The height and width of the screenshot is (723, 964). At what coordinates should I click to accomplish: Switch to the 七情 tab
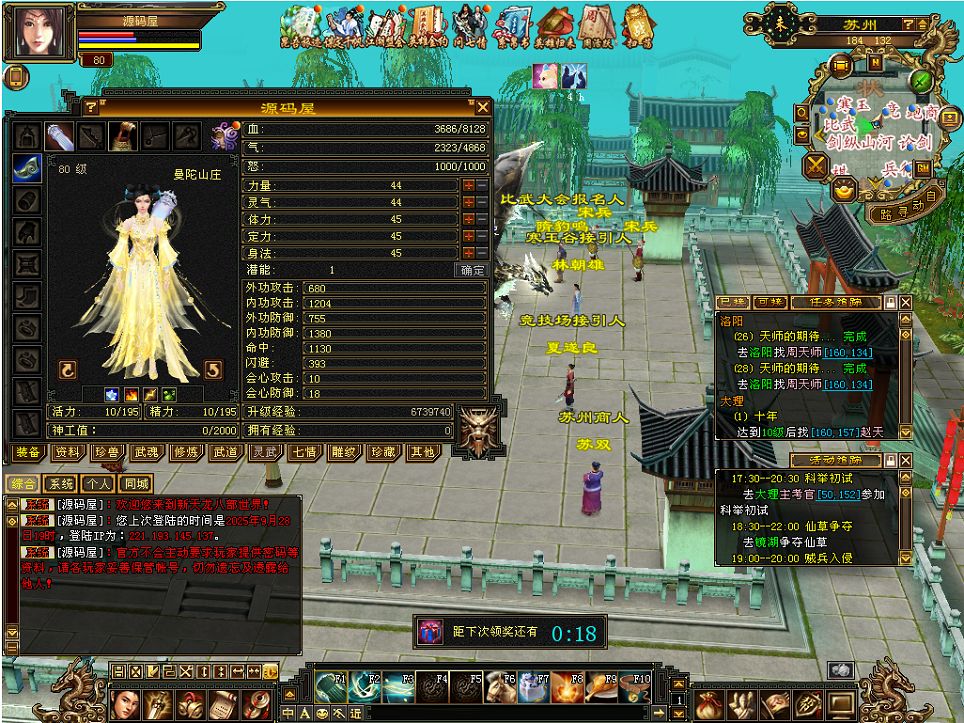click(304, 452)
